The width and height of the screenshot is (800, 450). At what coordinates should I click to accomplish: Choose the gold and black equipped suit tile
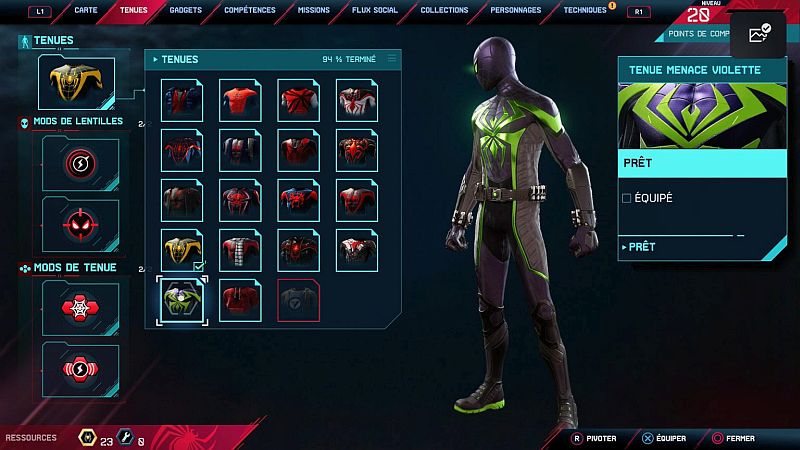[x=182, y=250]
